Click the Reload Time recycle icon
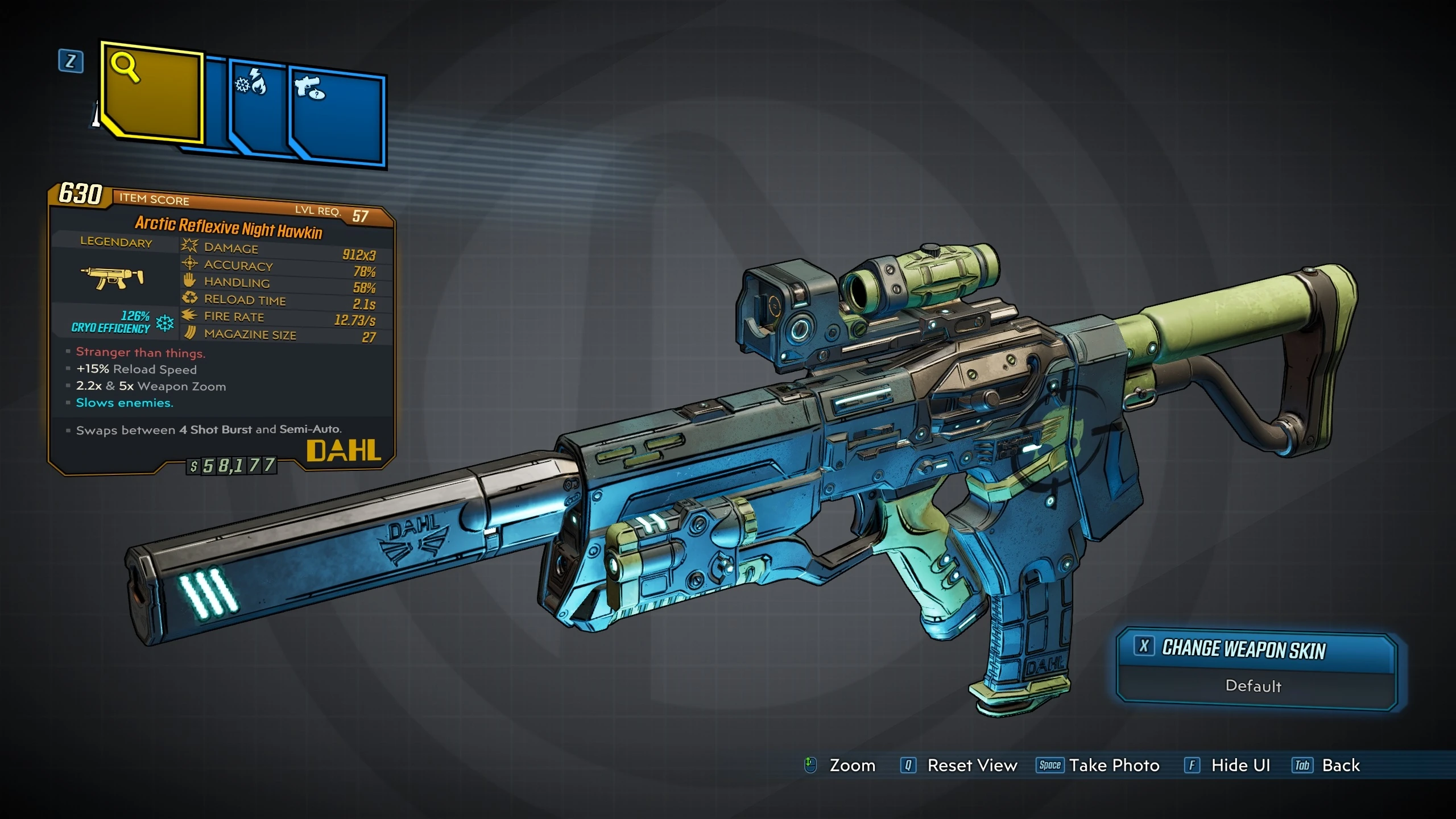 [189, 298]
